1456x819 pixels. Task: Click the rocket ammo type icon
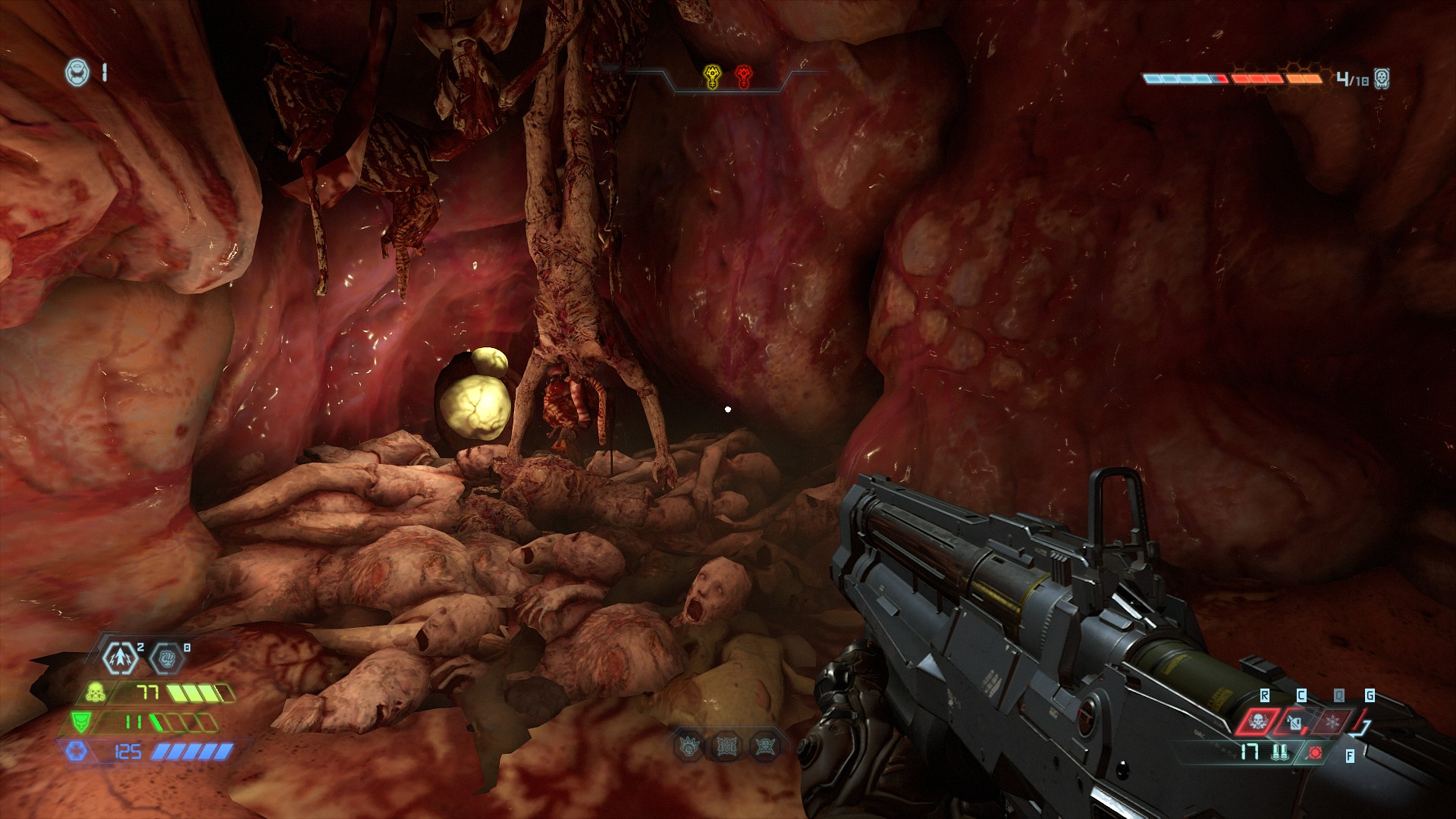[1282, 752]
